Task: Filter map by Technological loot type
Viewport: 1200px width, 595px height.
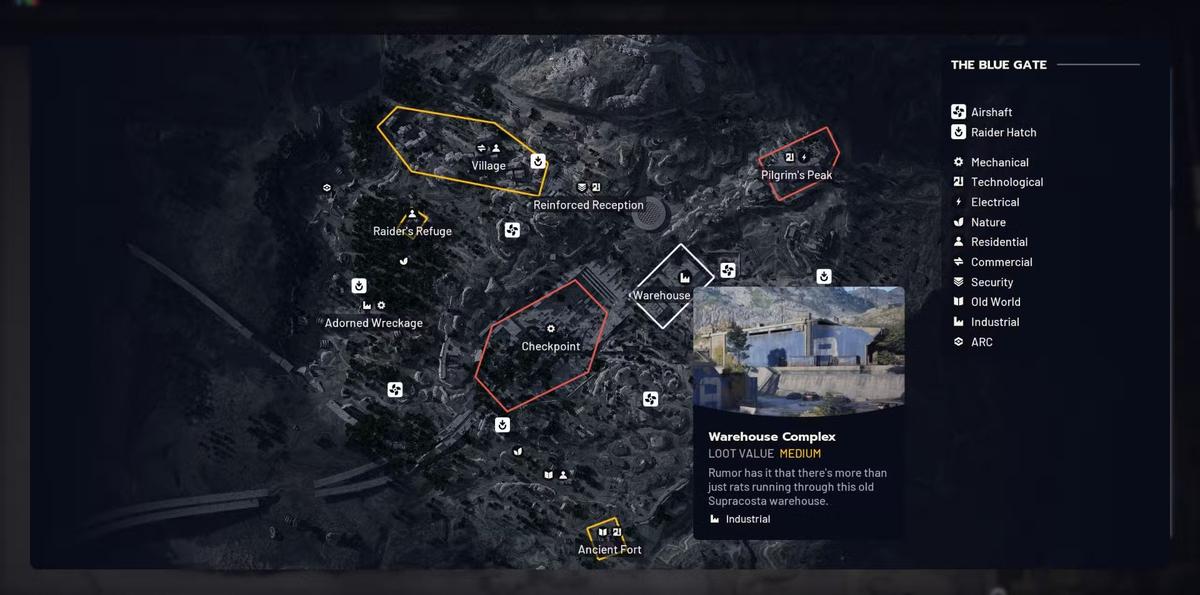Action: point(1006,182)
